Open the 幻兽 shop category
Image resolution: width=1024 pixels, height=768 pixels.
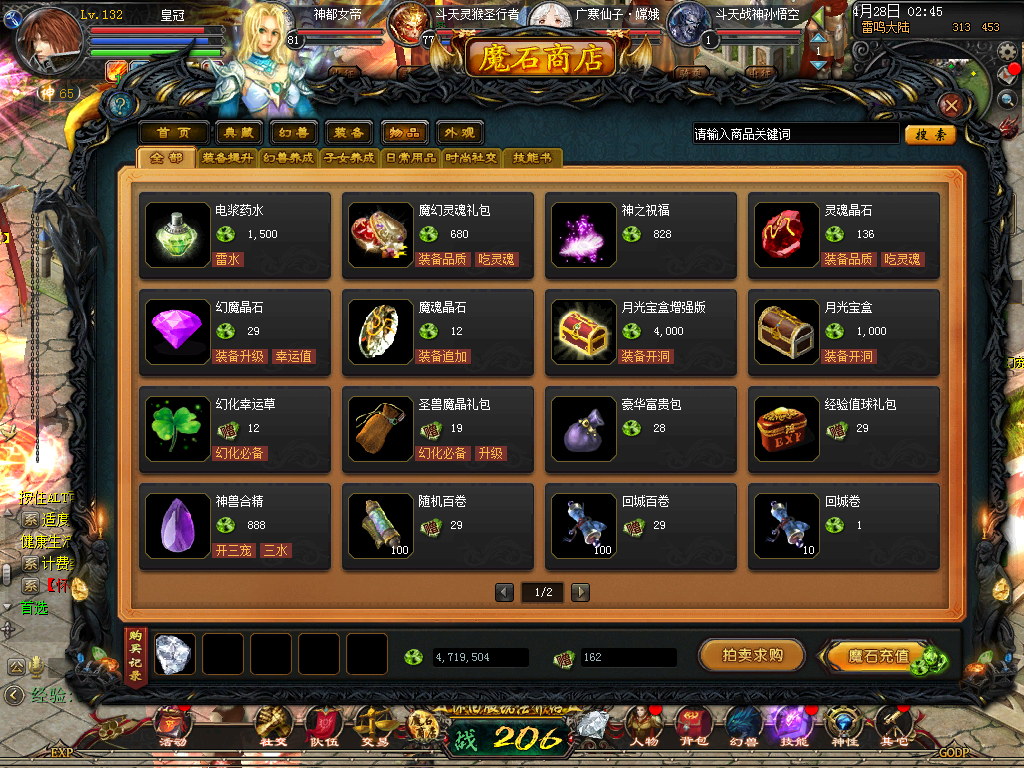click(292, 133)
